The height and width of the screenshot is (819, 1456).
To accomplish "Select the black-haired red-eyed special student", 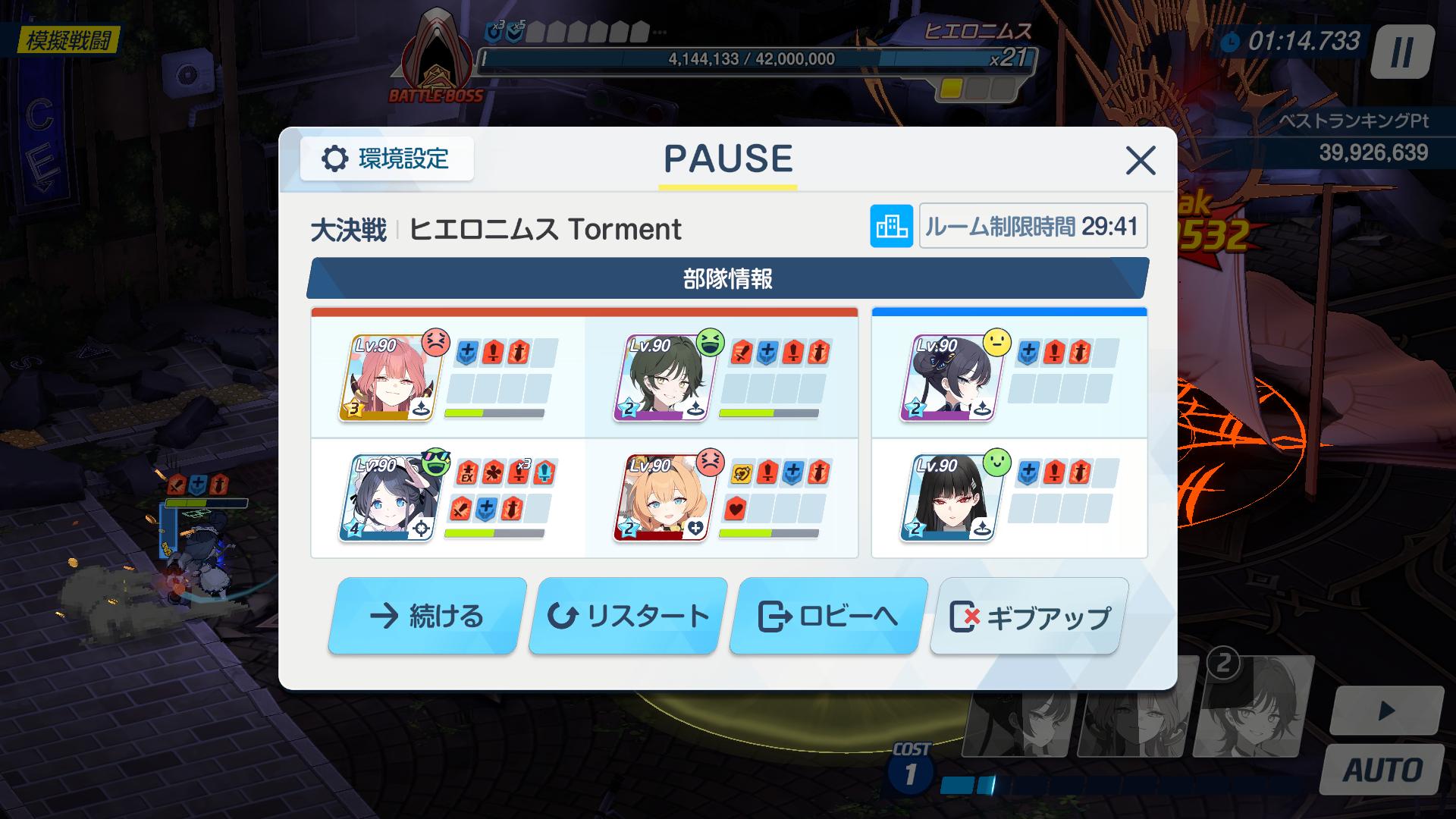I will (948, 497).
